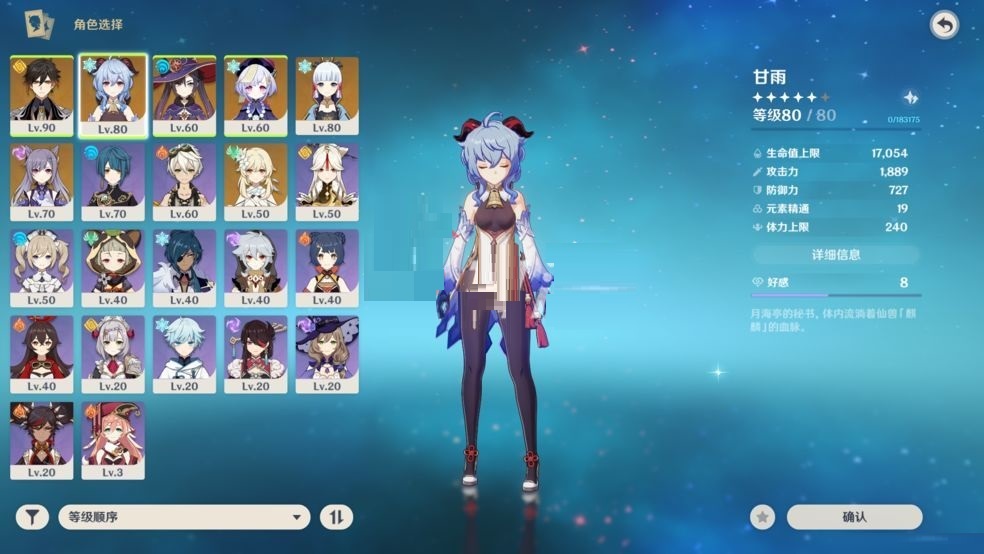Confirm selection with the 确认 button
This screenshot has height=554, width=984.
854,517
